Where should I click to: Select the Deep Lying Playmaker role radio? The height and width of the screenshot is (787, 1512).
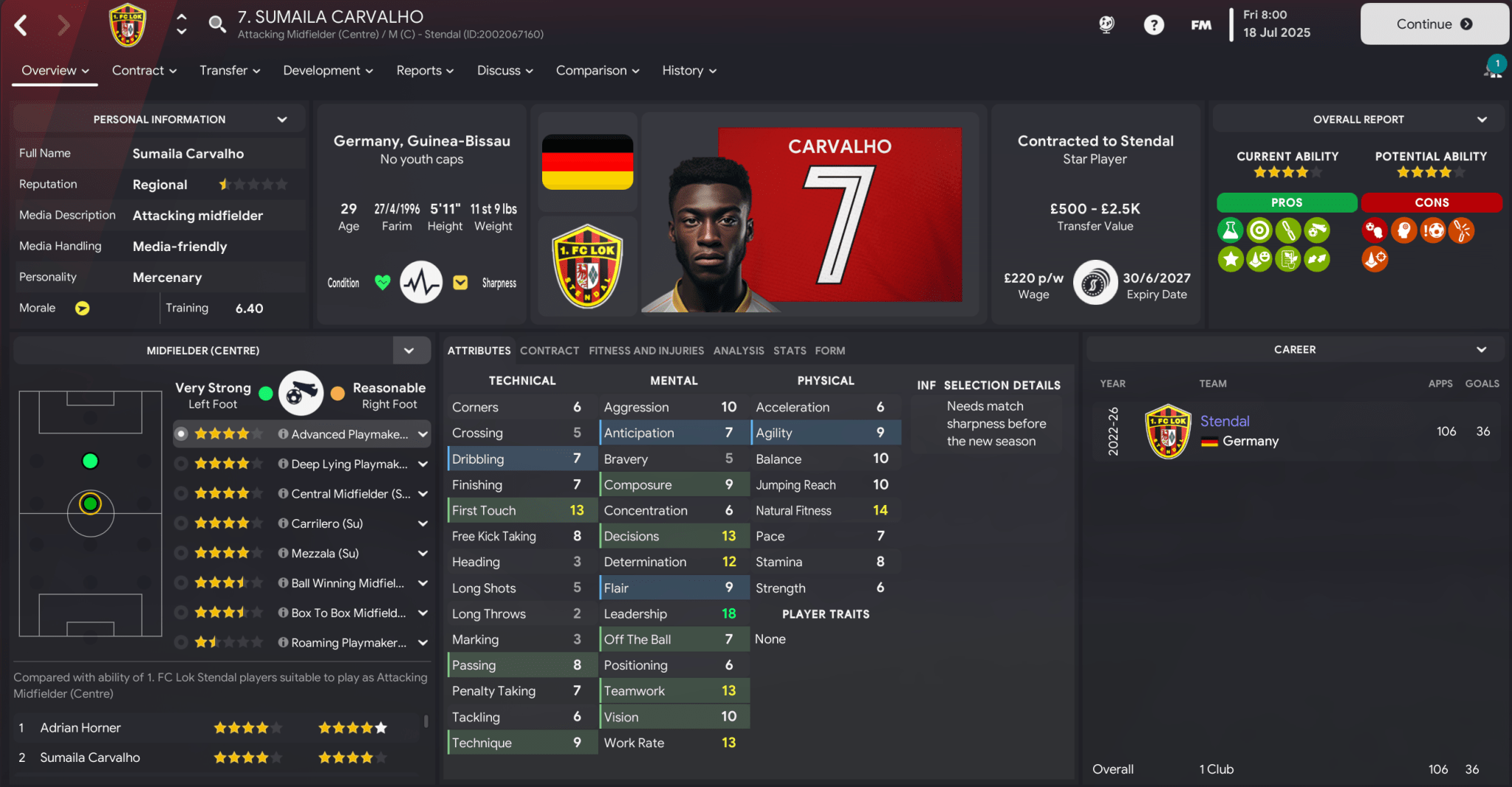click(182, 464)
